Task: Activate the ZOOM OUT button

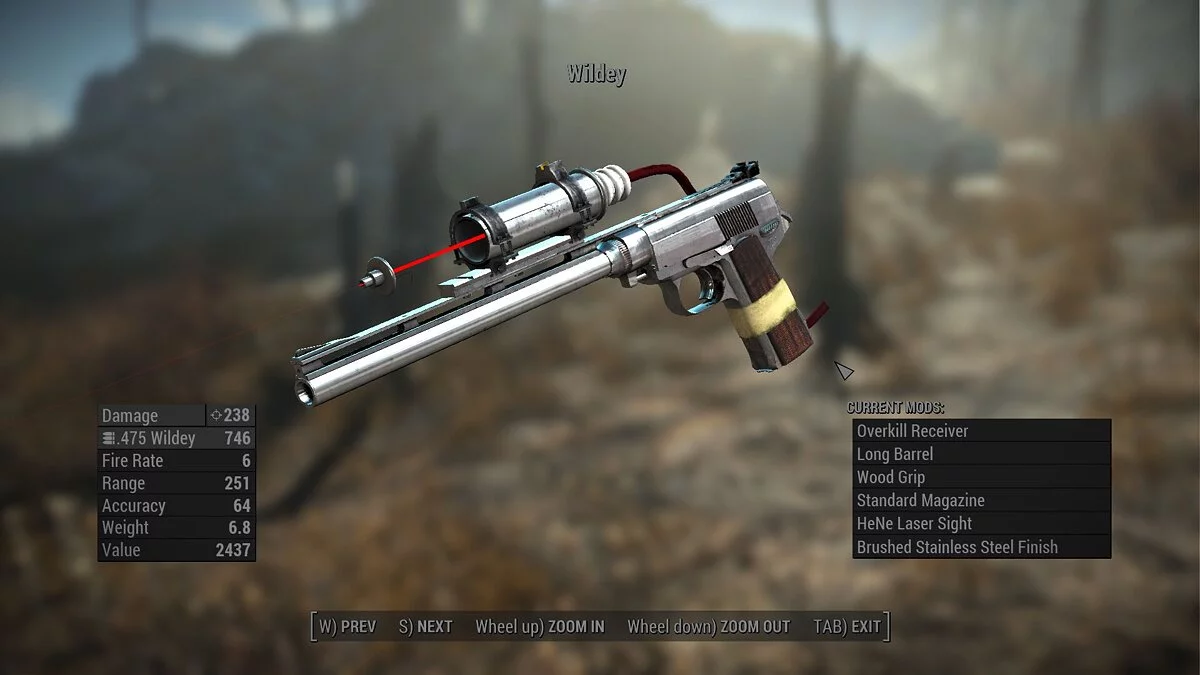Action: [708, 627]
